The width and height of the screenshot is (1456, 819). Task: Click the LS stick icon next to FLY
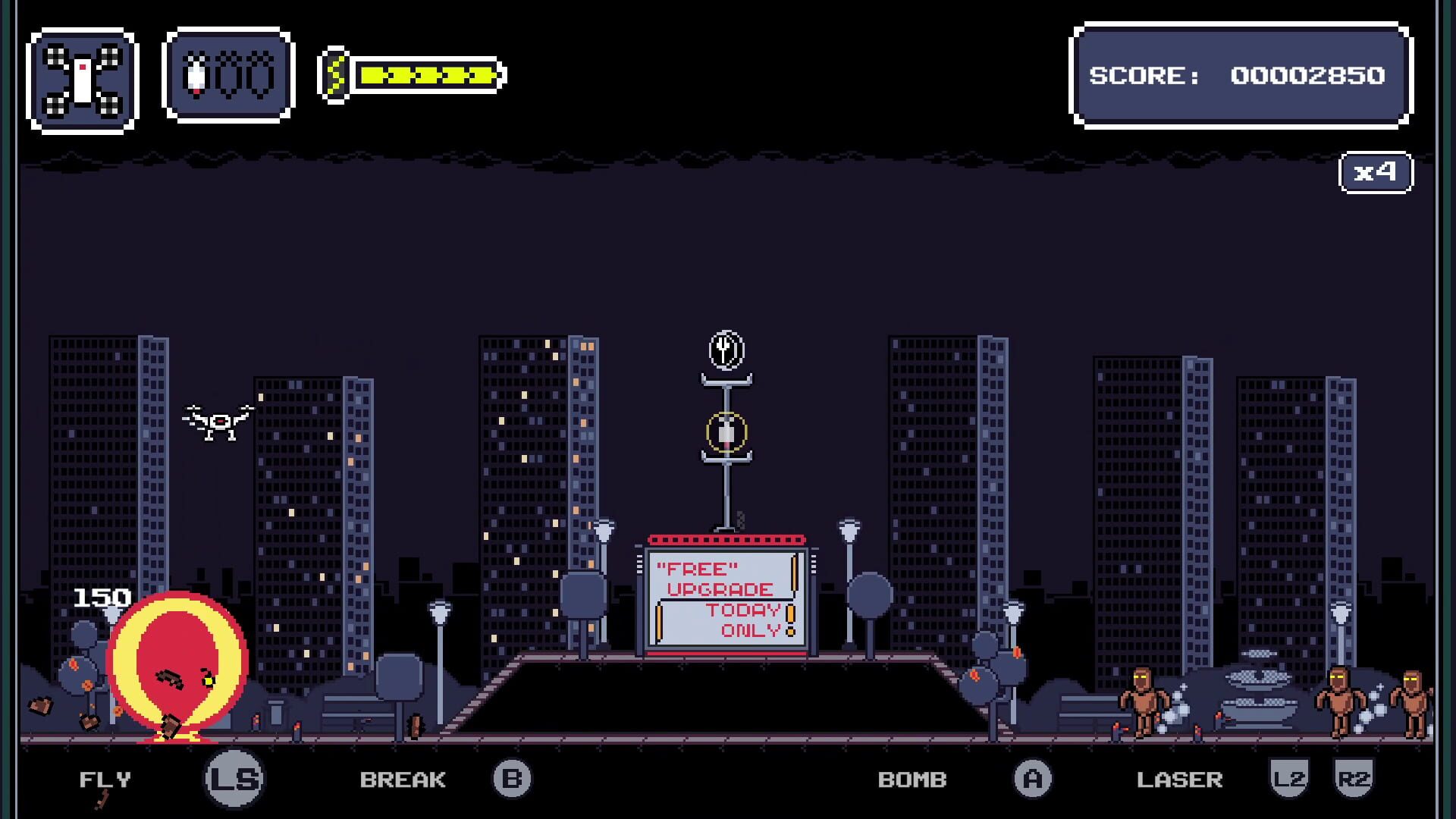click(234, 777)
